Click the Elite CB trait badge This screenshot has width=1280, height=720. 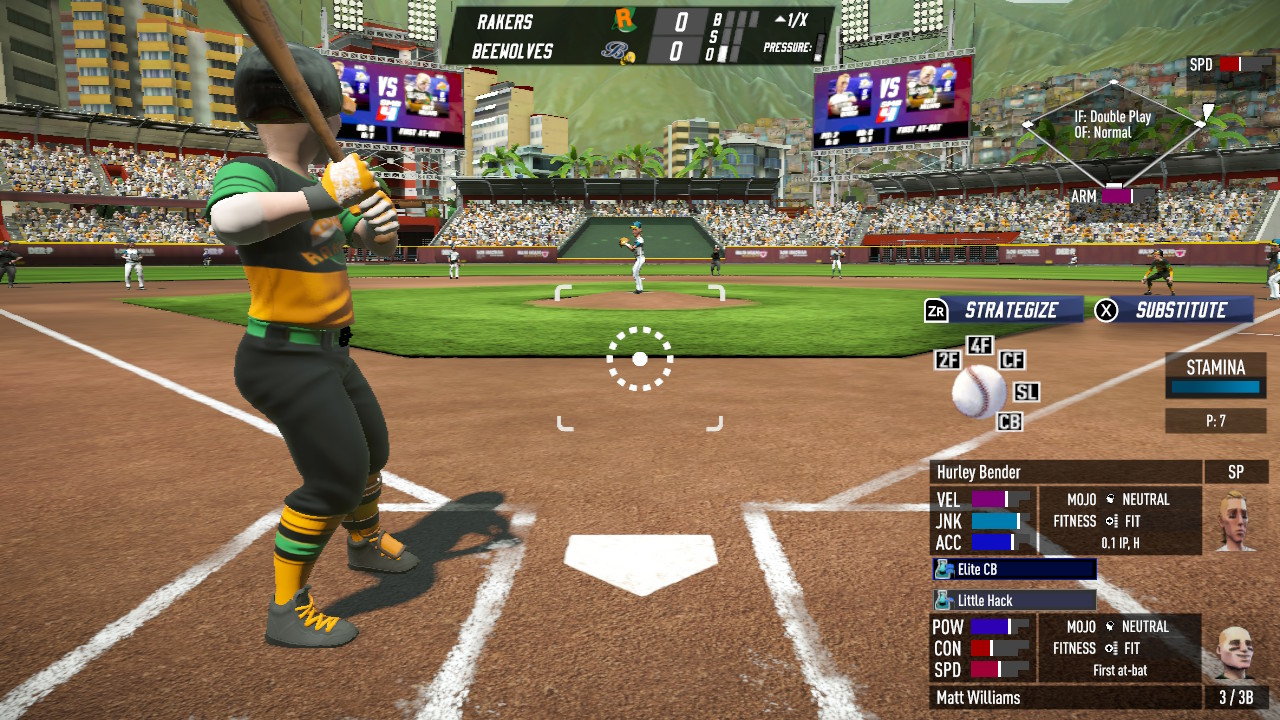[1013, 569]
